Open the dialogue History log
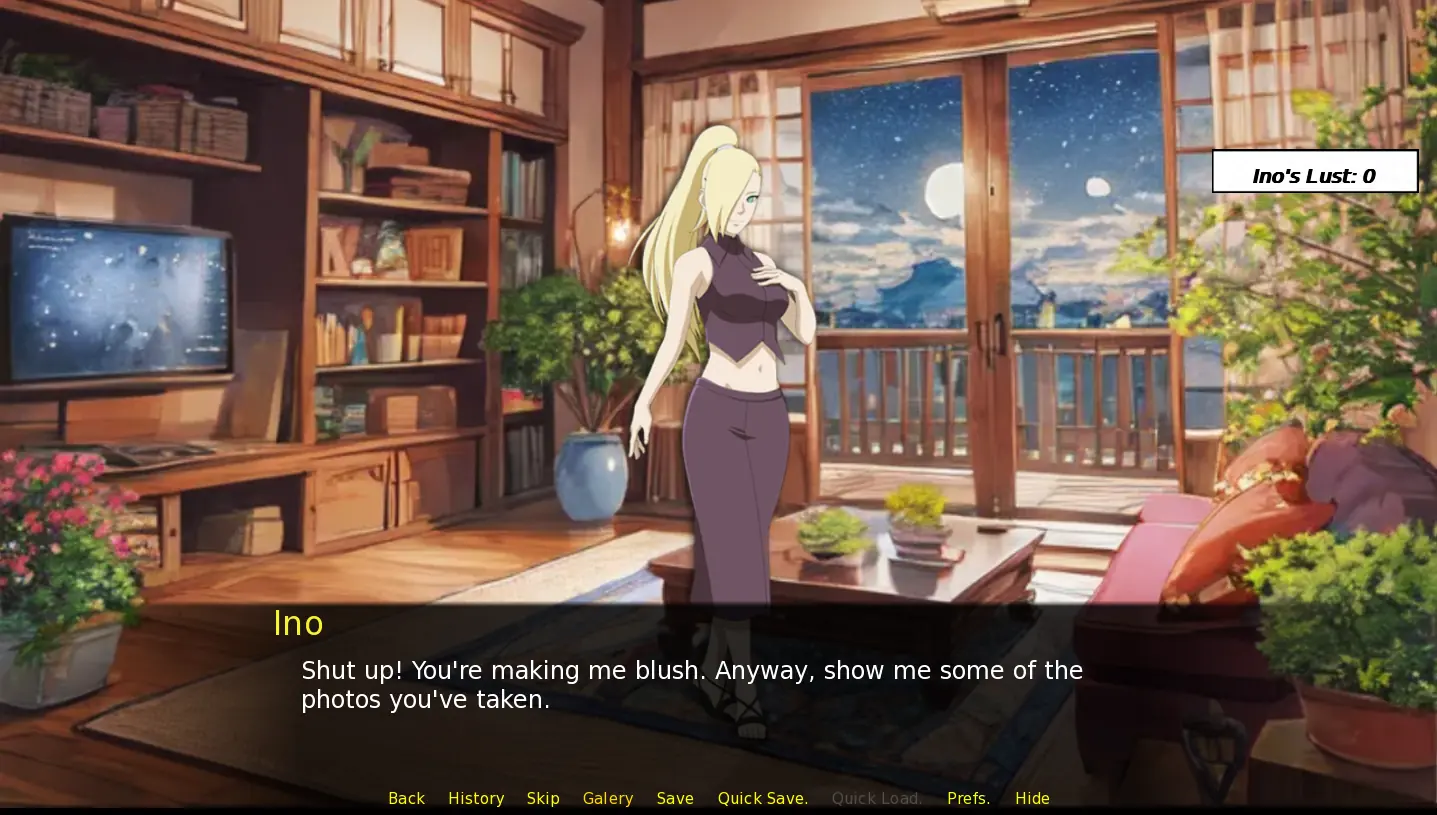Screen dimensions: 1437x815 click(x=476, y=798)
